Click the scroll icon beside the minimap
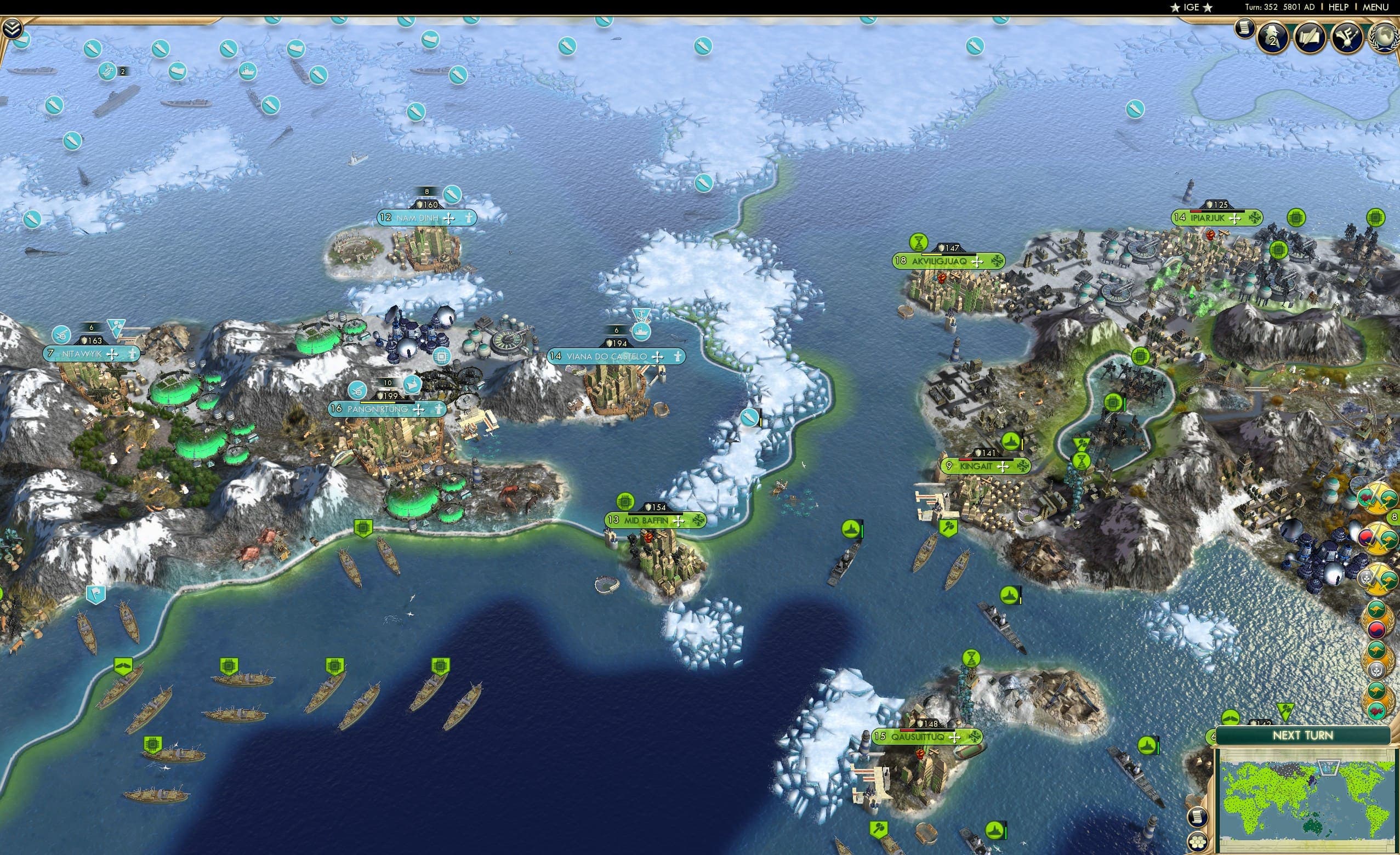1400x855 pixels. (x=1197, y=819)
